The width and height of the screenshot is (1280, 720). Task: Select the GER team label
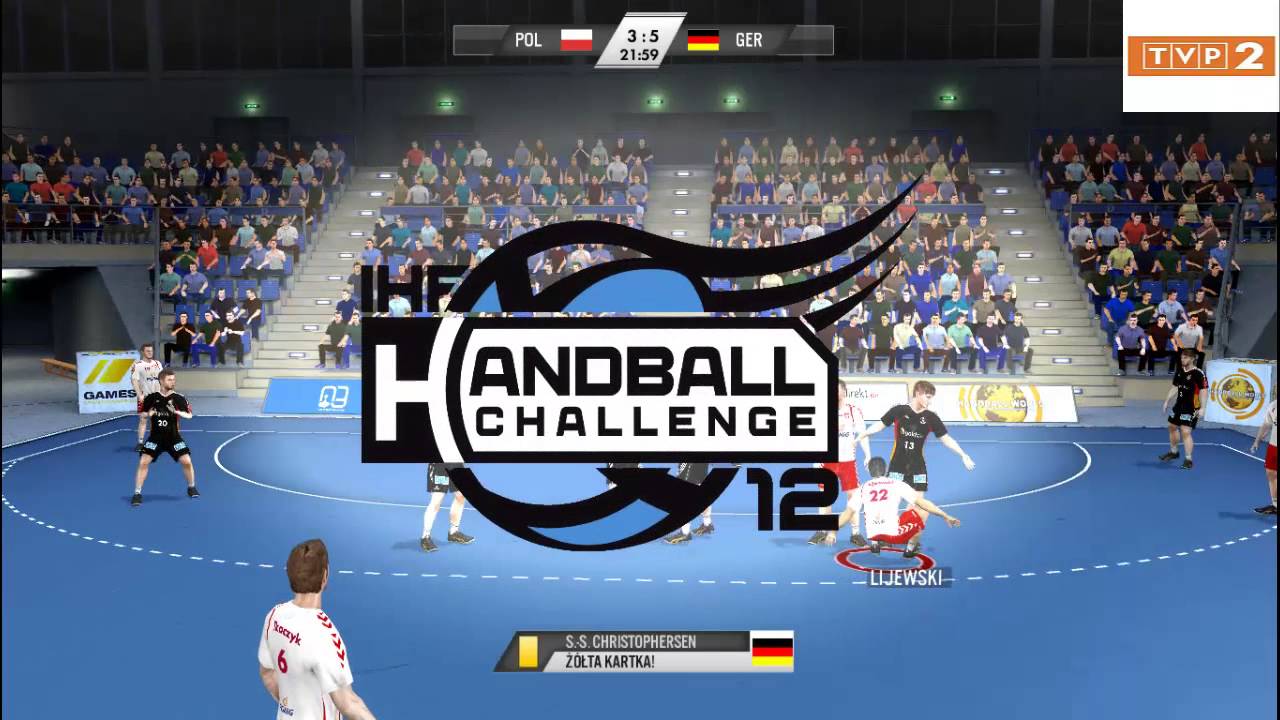coord(749,40)
